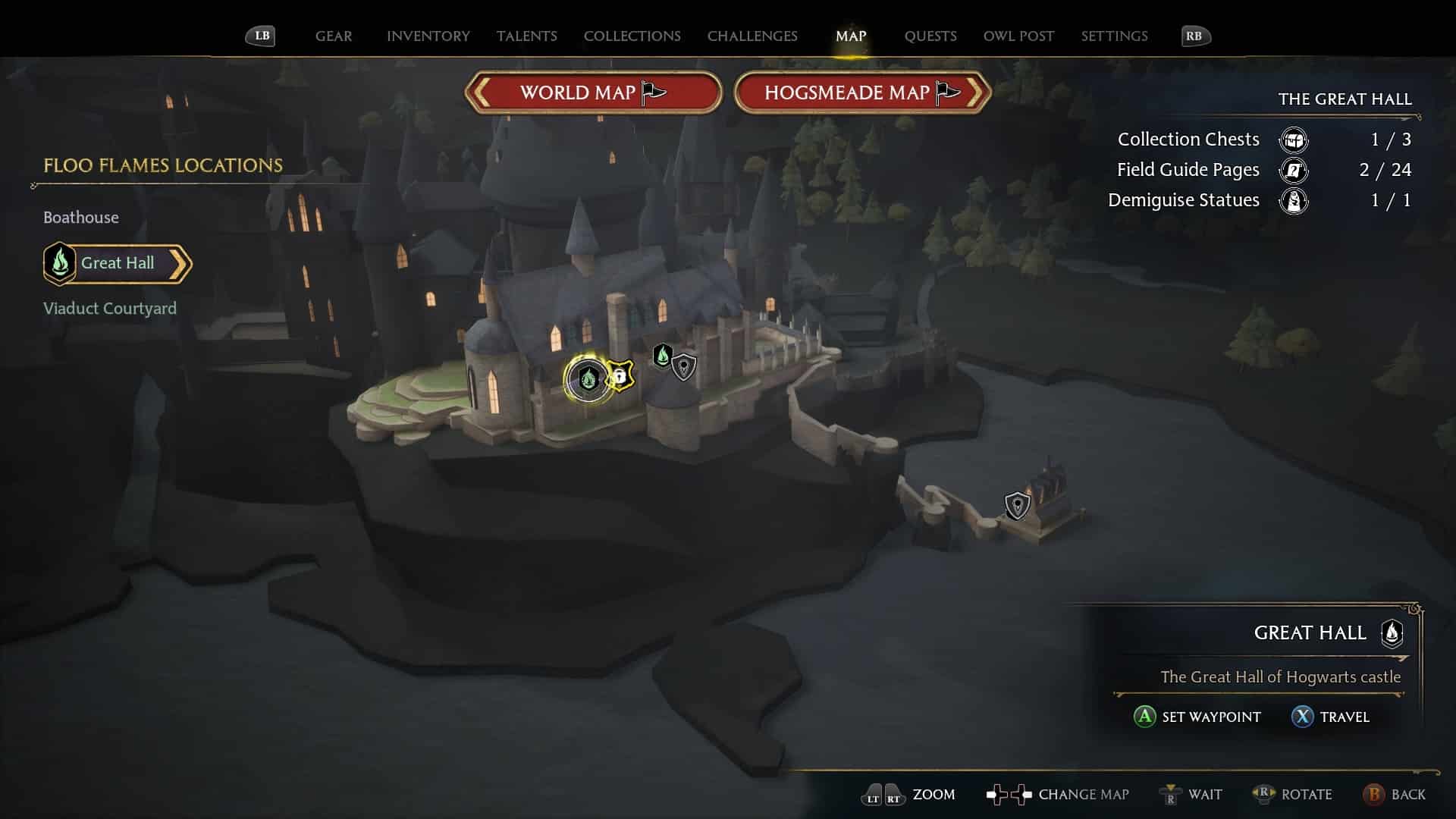Pick Viaduct Courtyard from the location list
Viewport: 1456px width, 819px height.
110,309
